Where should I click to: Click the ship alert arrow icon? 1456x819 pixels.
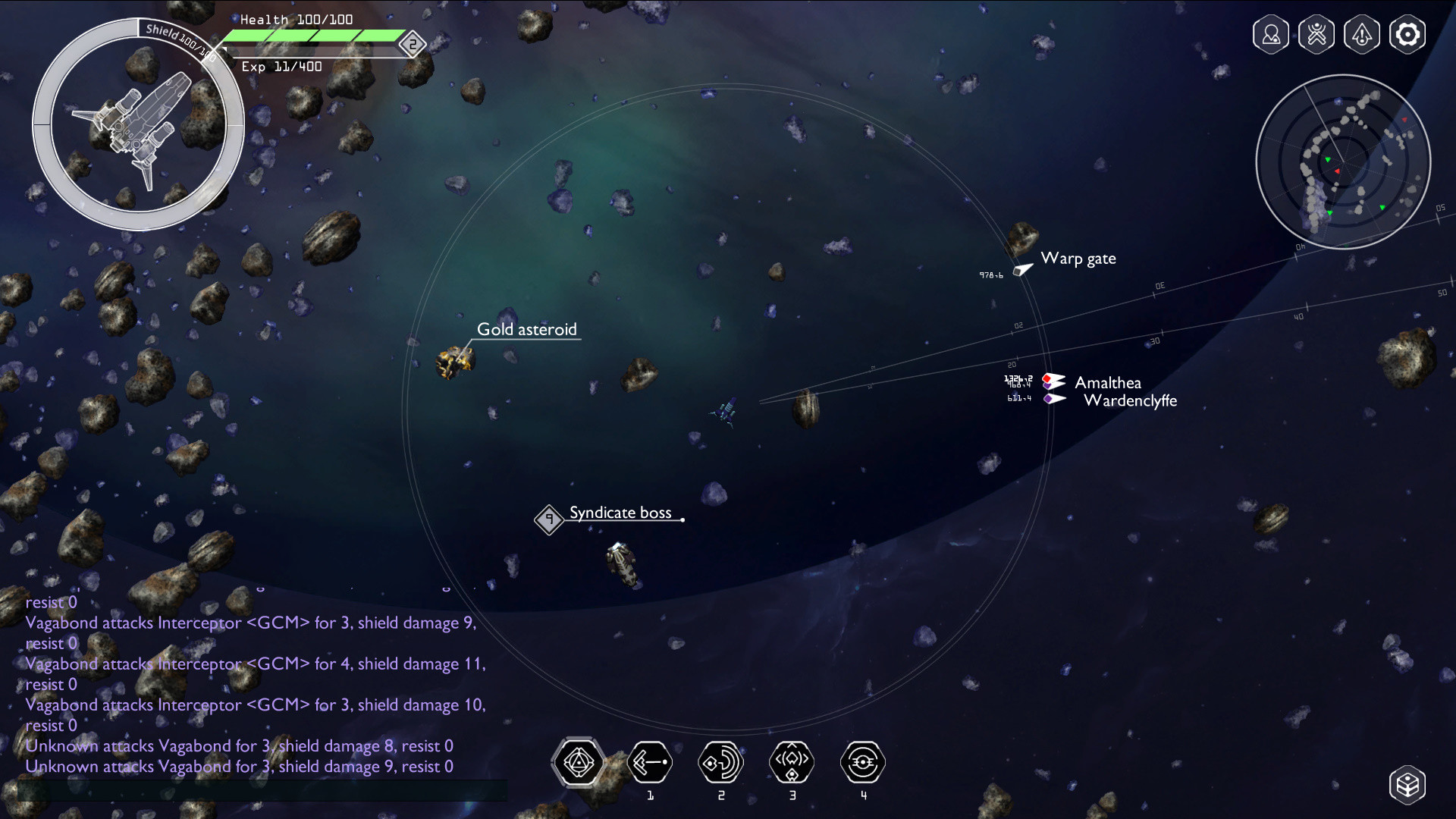pos(1362,35)
